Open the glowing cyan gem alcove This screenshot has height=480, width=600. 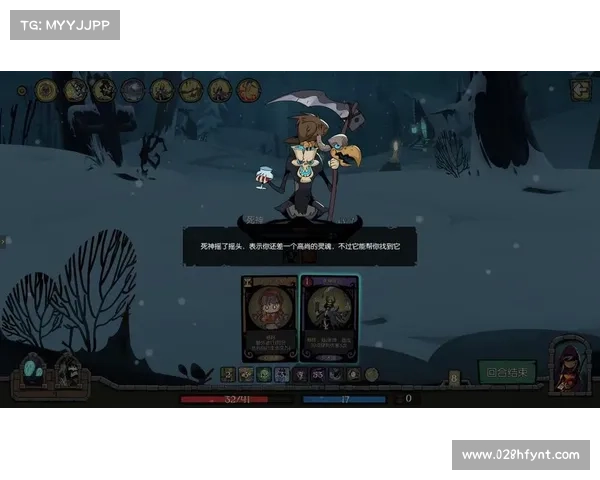[33, 372]
